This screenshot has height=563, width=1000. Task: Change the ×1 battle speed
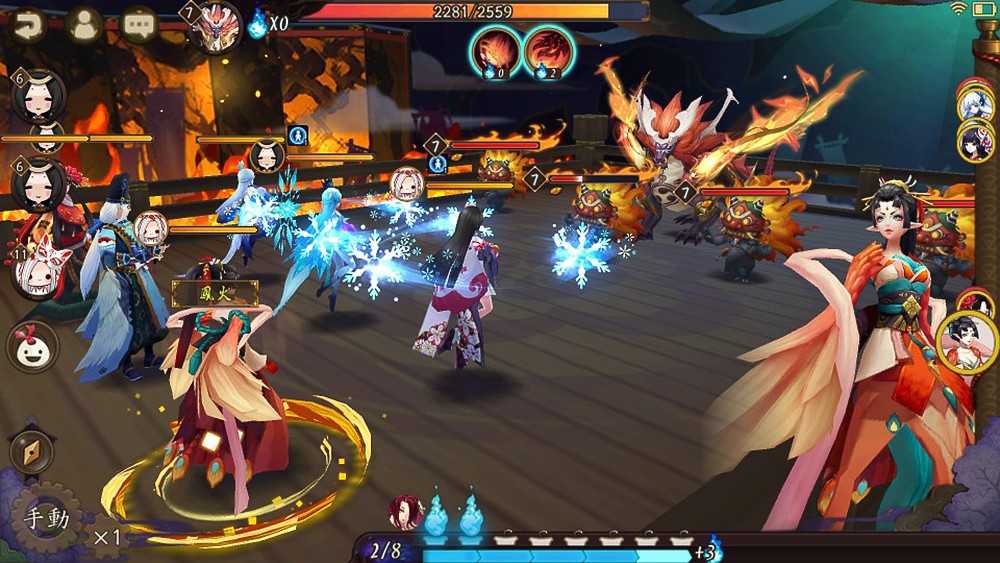tap(107, 538)
